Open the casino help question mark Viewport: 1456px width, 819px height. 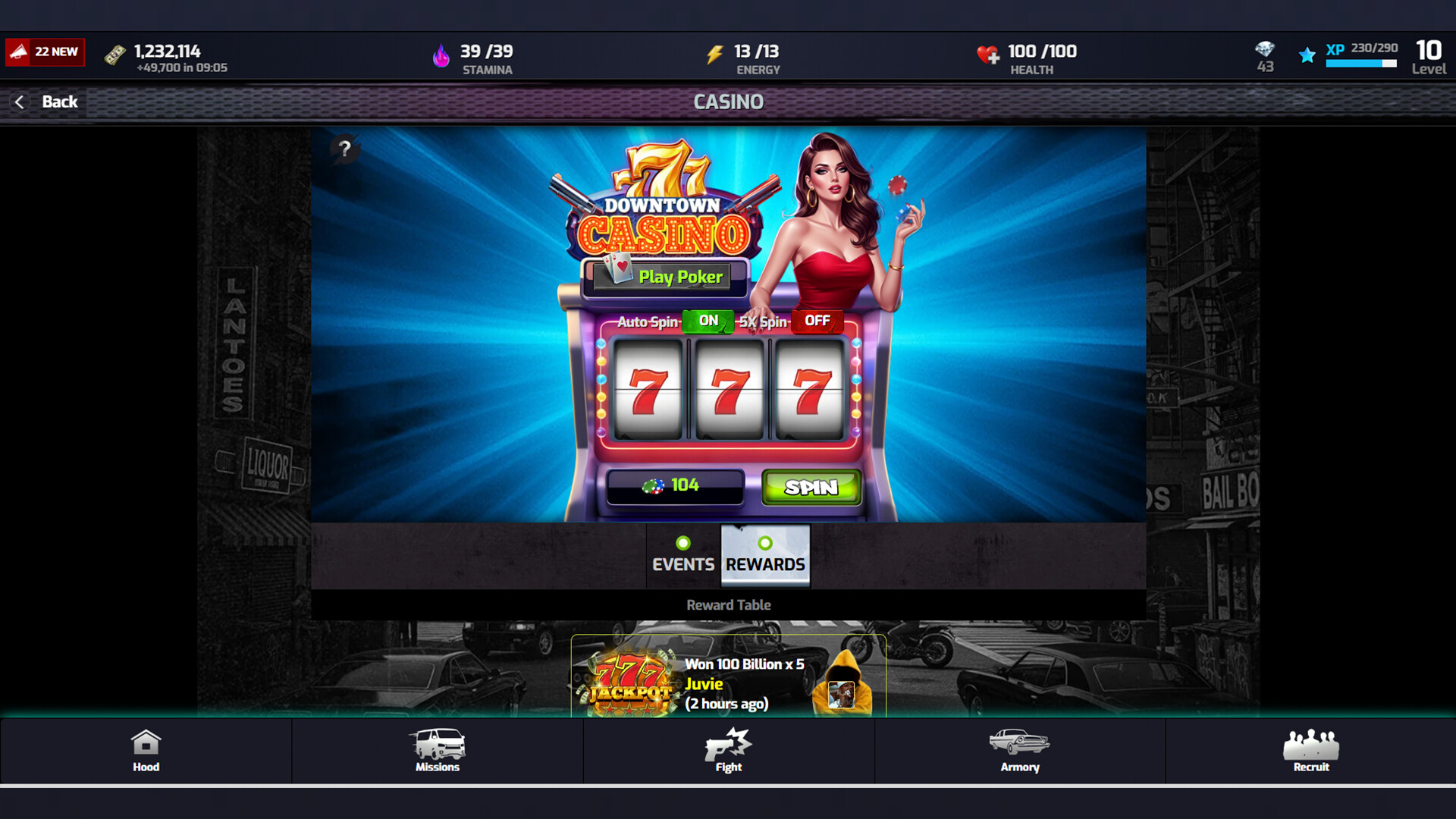pos(347,149)
